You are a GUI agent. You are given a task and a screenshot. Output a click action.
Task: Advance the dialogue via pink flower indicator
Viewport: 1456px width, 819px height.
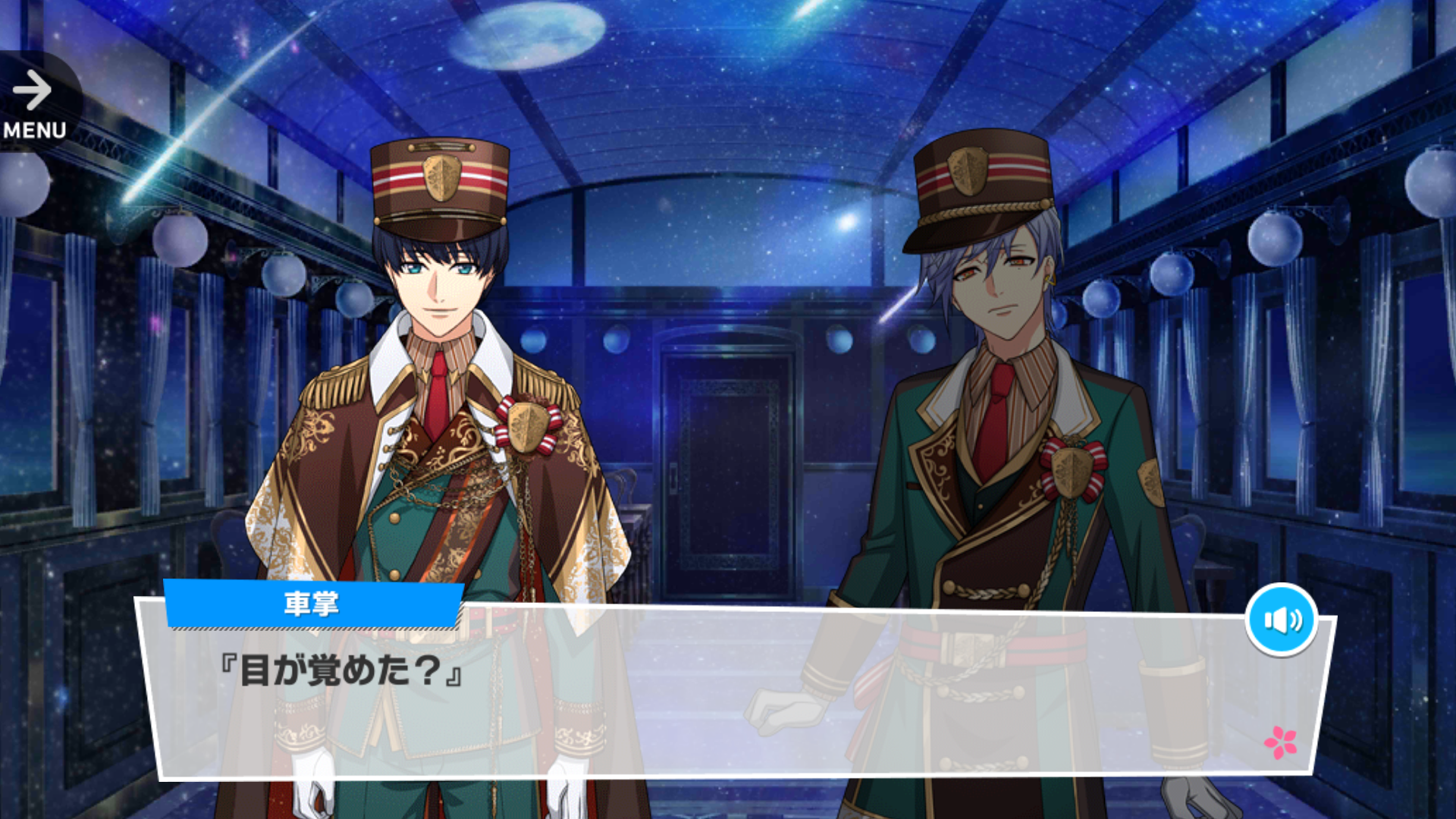[1280, 742]
